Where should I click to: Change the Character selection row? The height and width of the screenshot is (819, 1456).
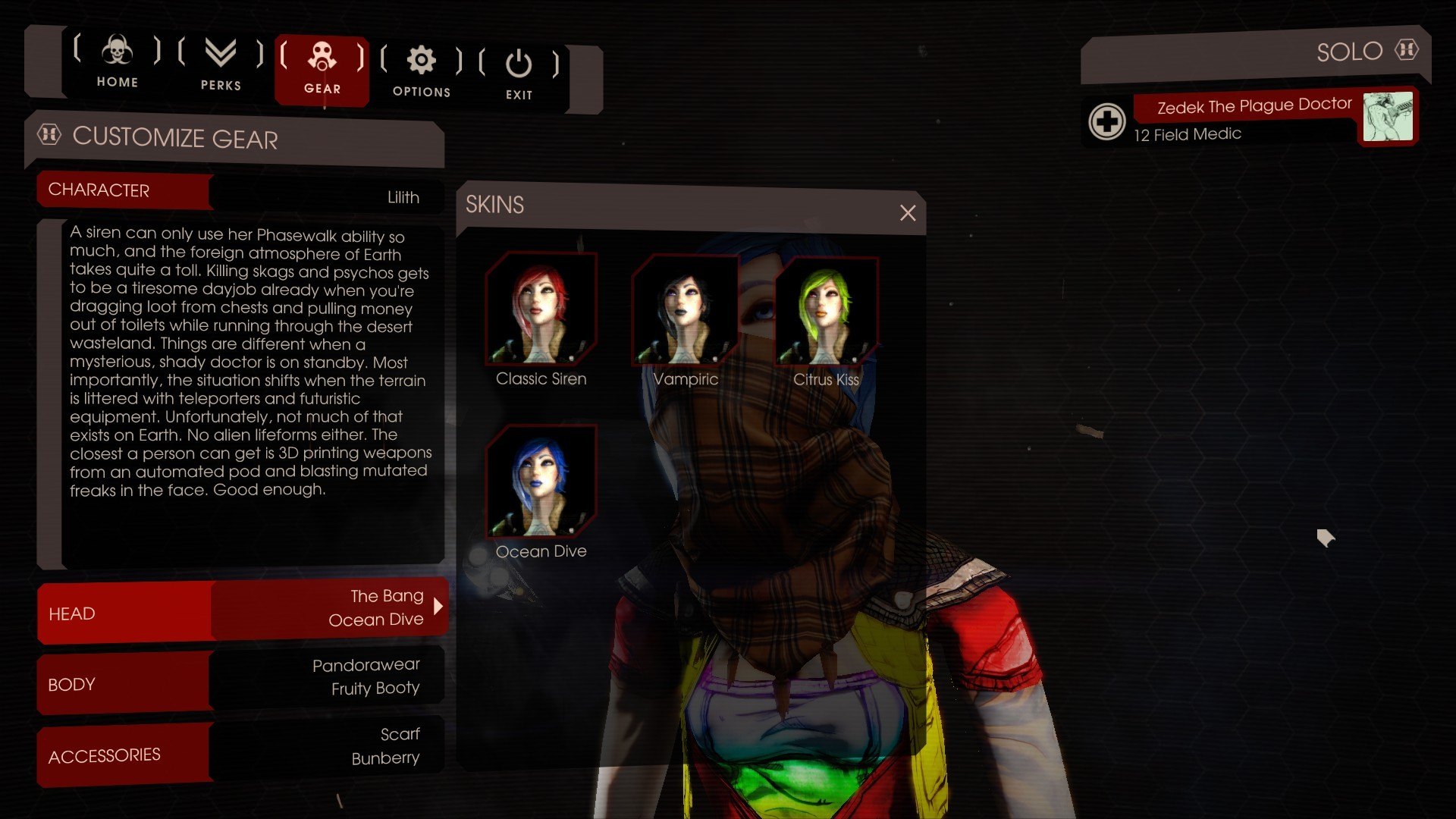(240, 193)
